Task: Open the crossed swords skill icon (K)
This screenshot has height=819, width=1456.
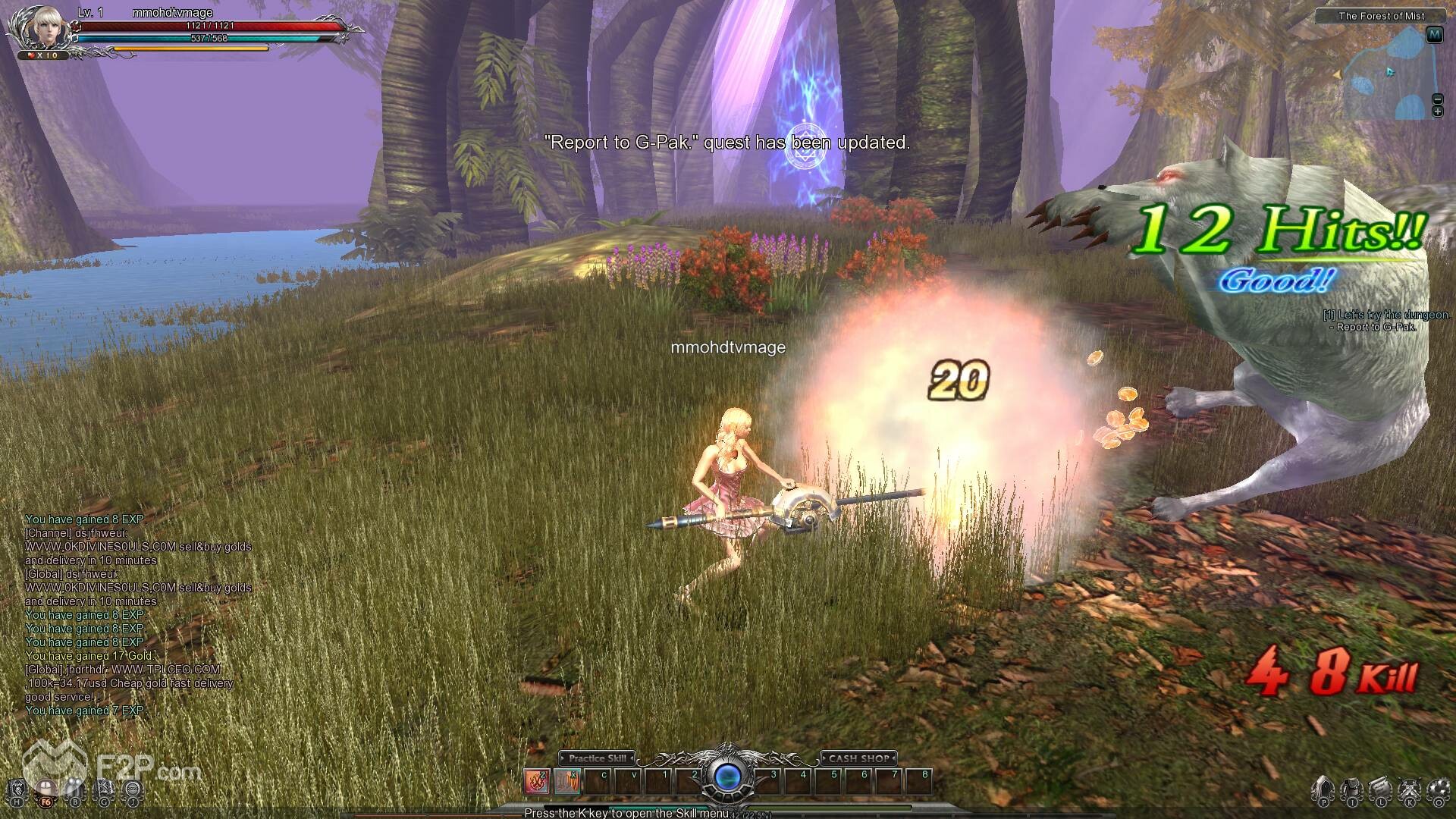Action: click(x=1409, y=790)
